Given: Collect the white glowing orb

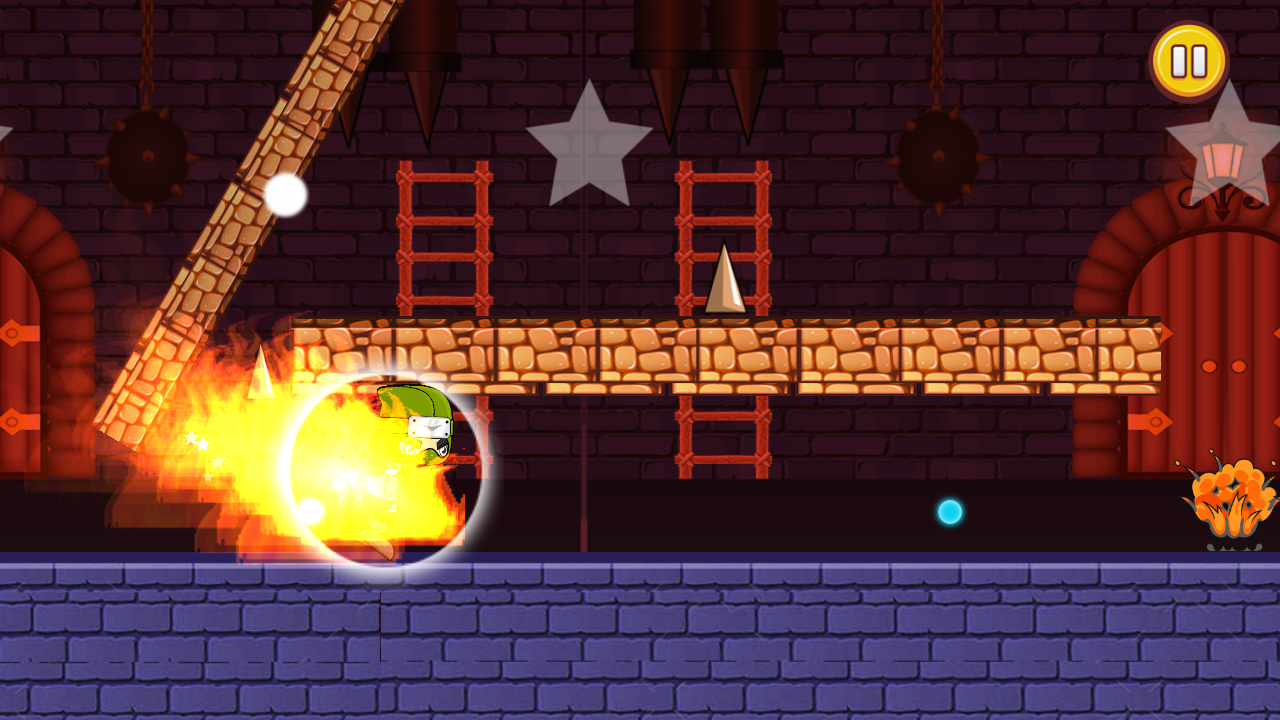Looking at the screenshot, I should tap(285, 196).
